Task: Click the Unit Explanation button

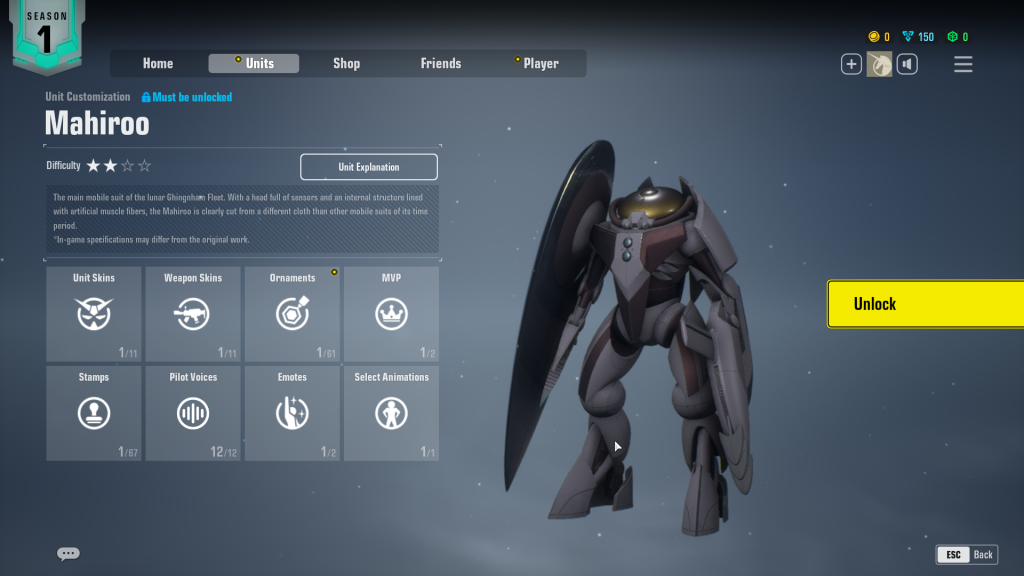Action: point(369,167)
